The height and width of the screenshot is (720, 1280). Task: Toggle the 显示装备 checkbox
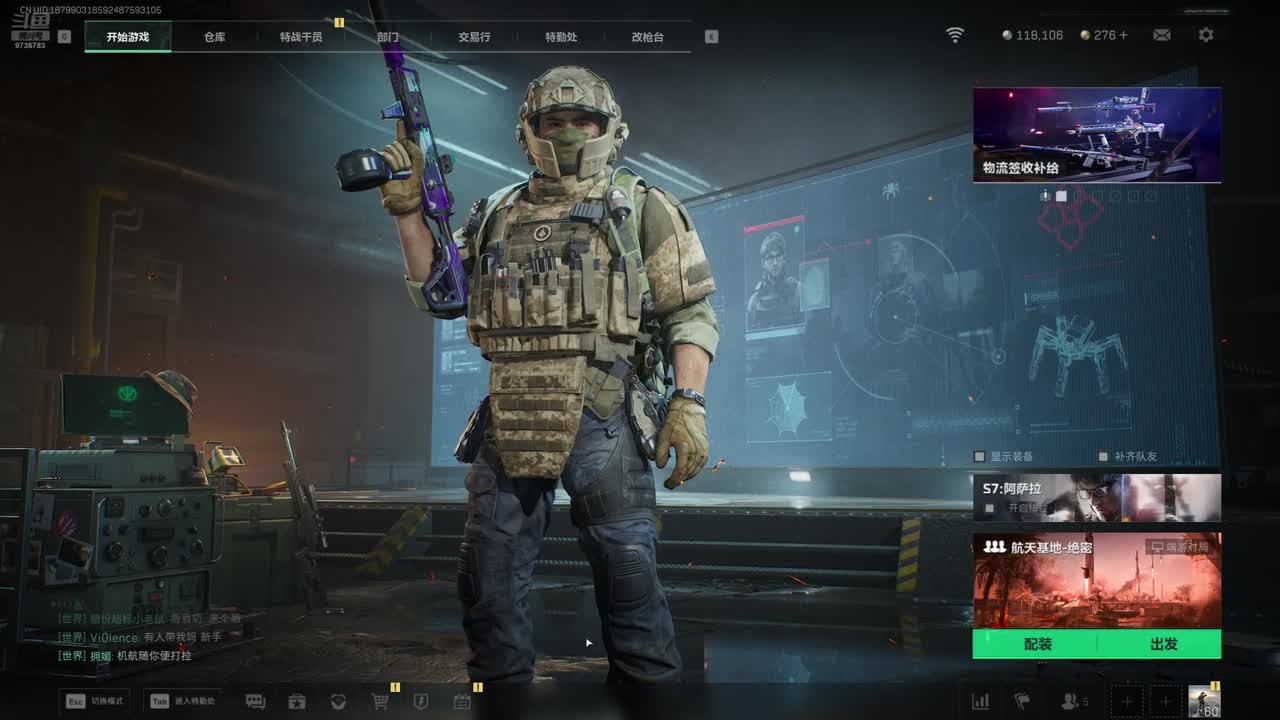pyautogui.click(x=981, y=457)
